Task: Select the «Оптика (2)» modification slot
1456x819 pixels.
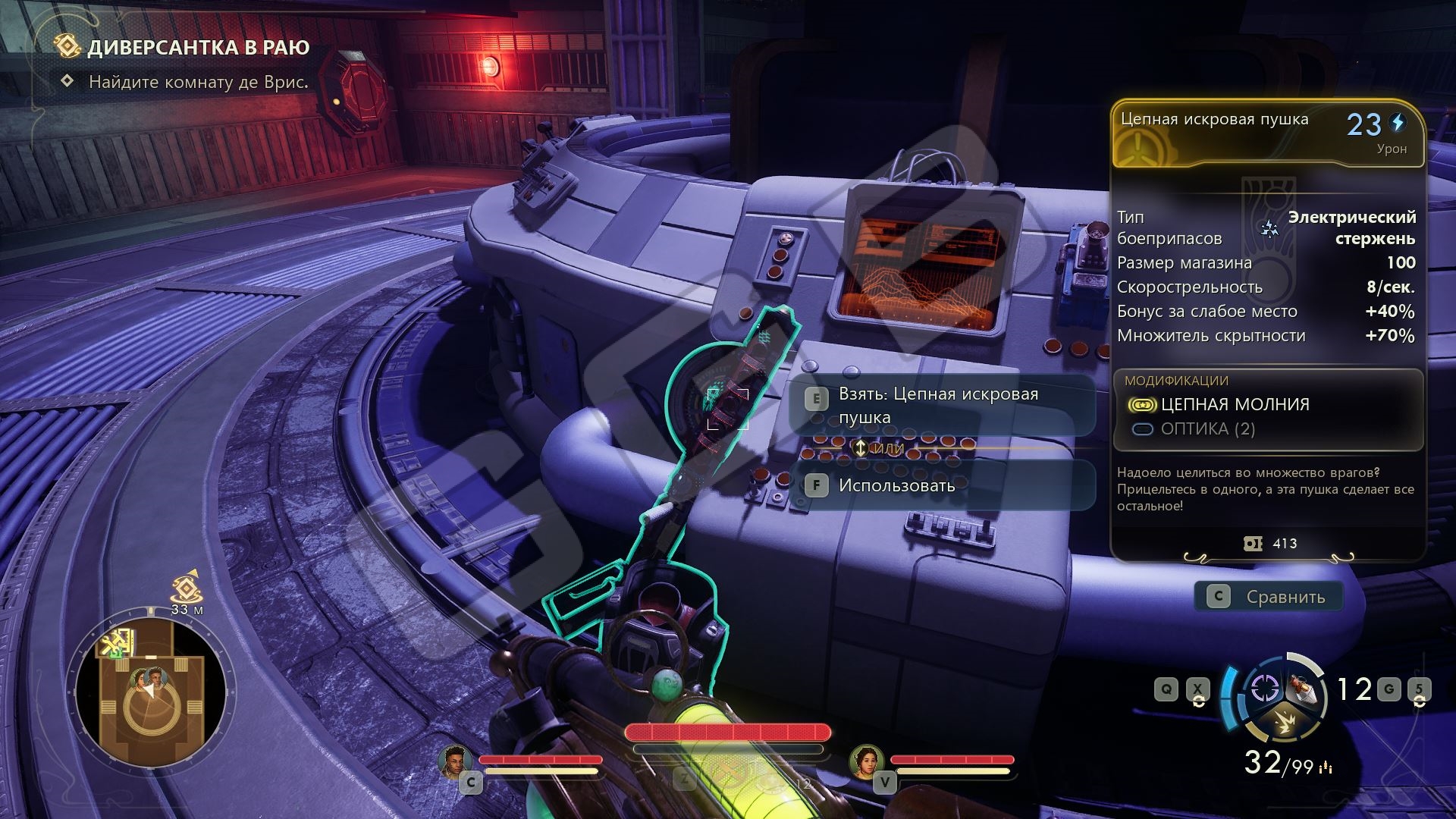Action: click(1207, 429)
